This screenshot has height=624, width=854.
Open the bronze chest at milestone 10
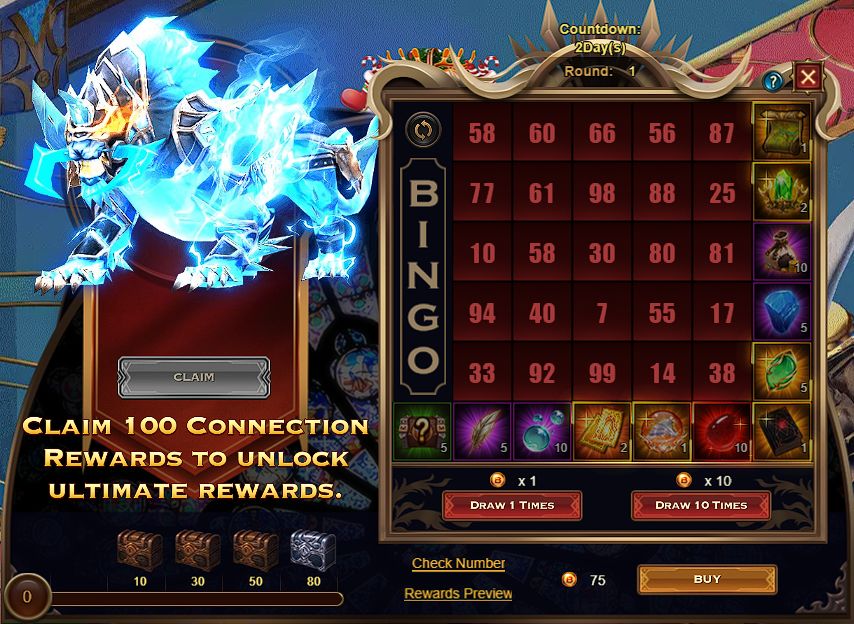(139, 550)
